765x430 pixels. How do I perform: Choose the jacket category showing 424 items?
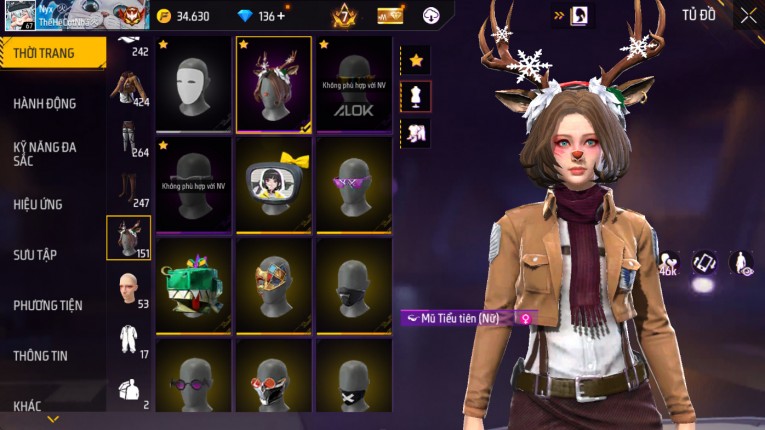[128, 89]
